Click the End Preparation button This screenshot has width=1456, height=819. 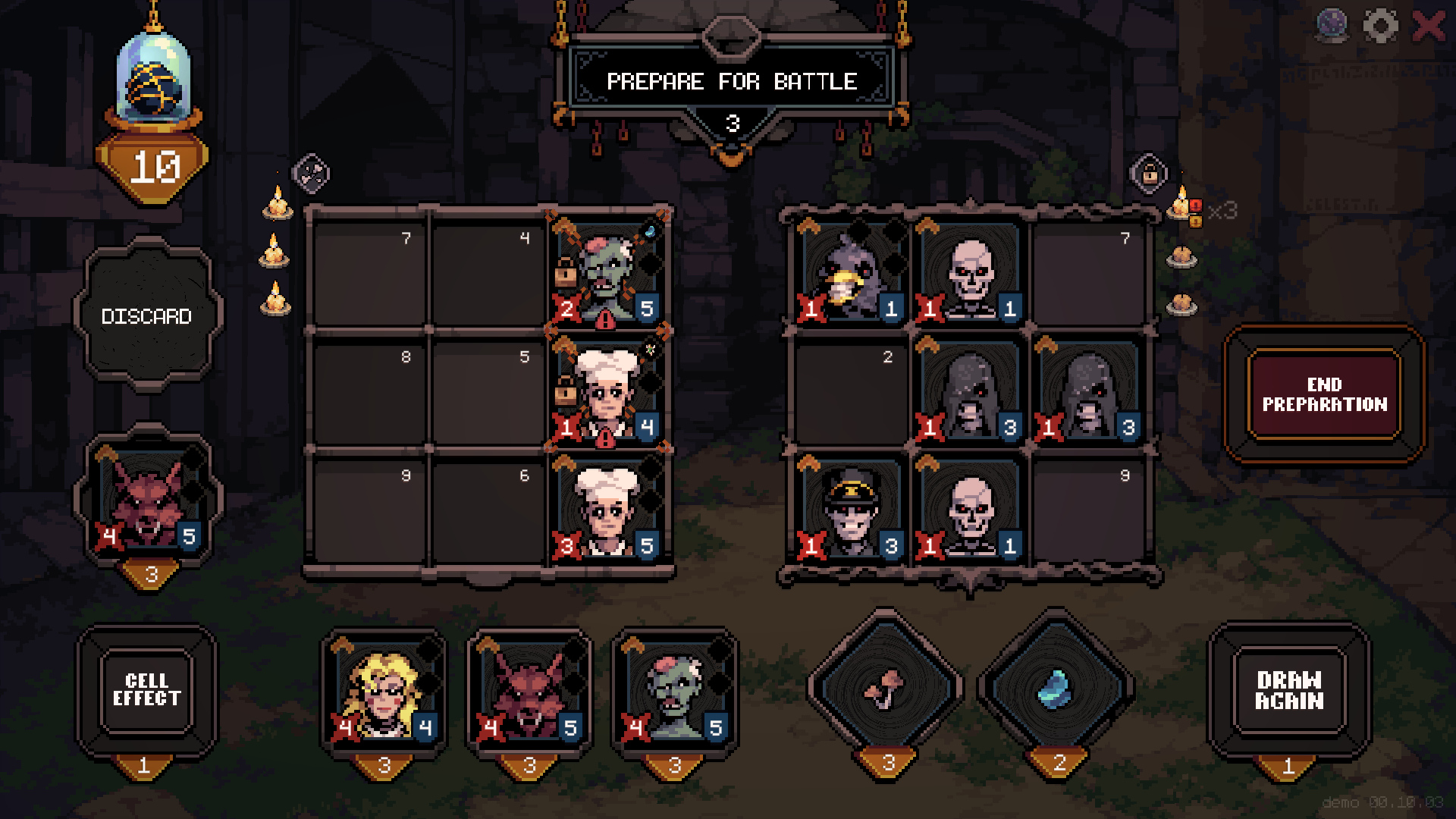click(x=1324, y=394)
